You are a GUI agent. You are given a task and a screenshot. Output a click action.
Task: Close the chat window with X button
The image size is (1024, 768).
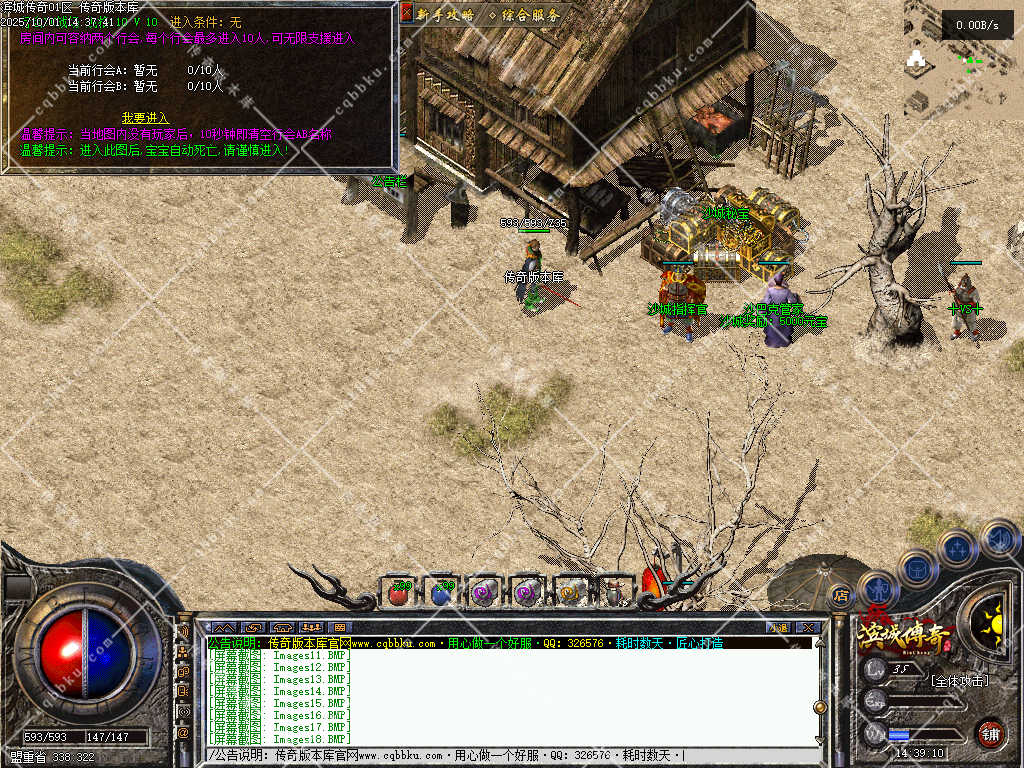tap(808, 627)
